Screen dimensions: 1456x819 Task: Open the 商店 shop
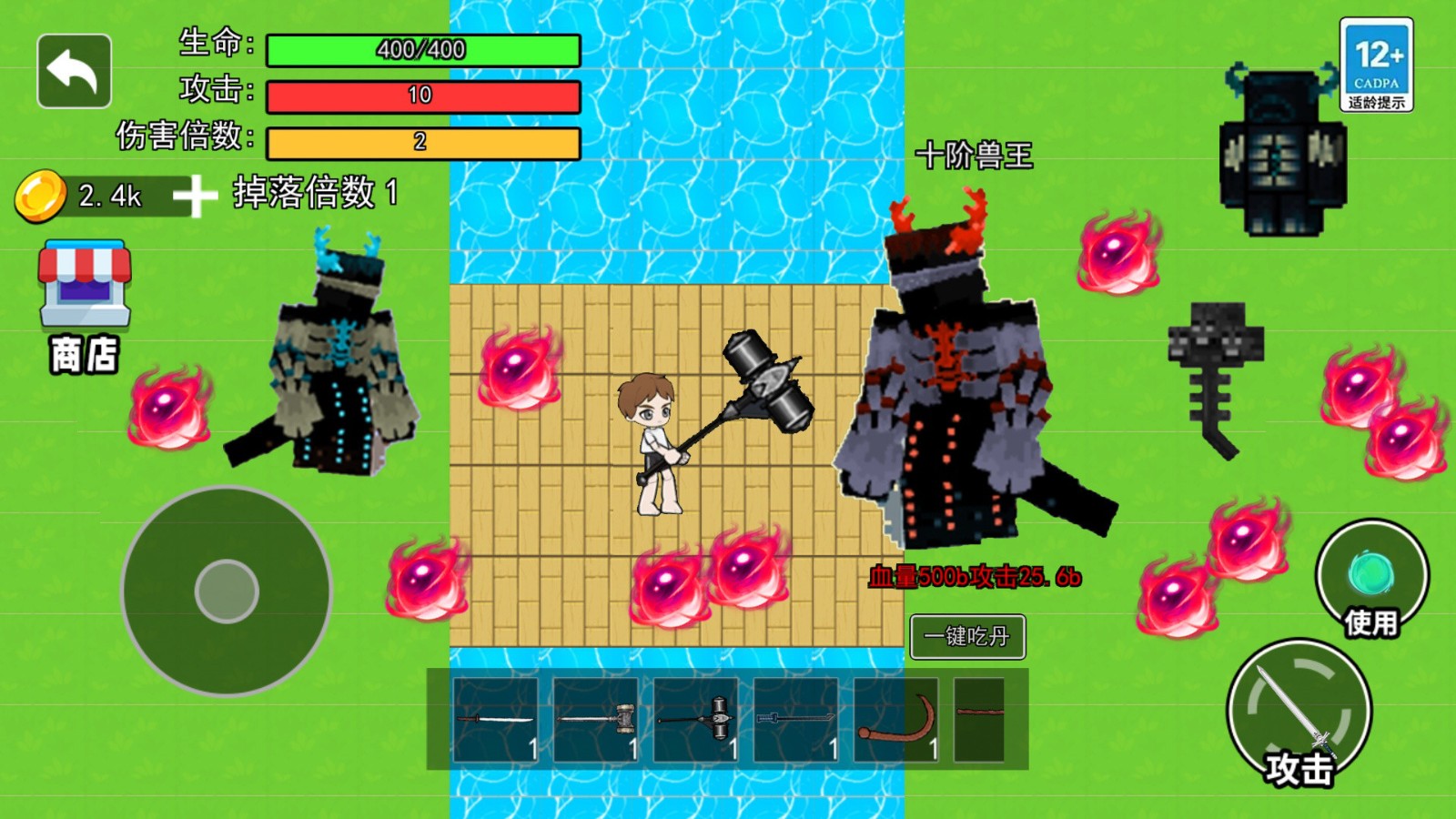[84, 305]
